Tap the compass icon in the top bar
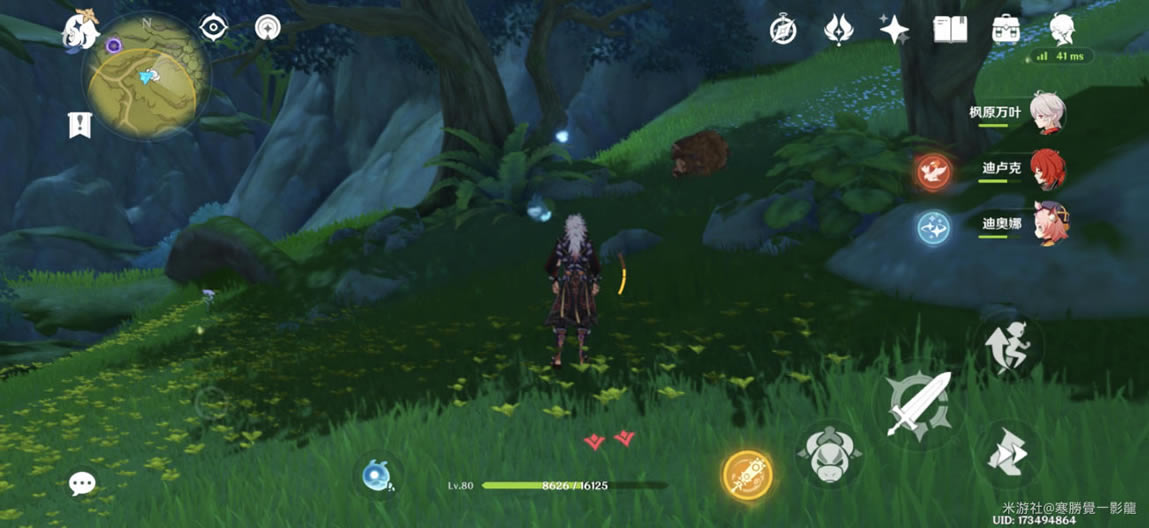 click(782, 29)
